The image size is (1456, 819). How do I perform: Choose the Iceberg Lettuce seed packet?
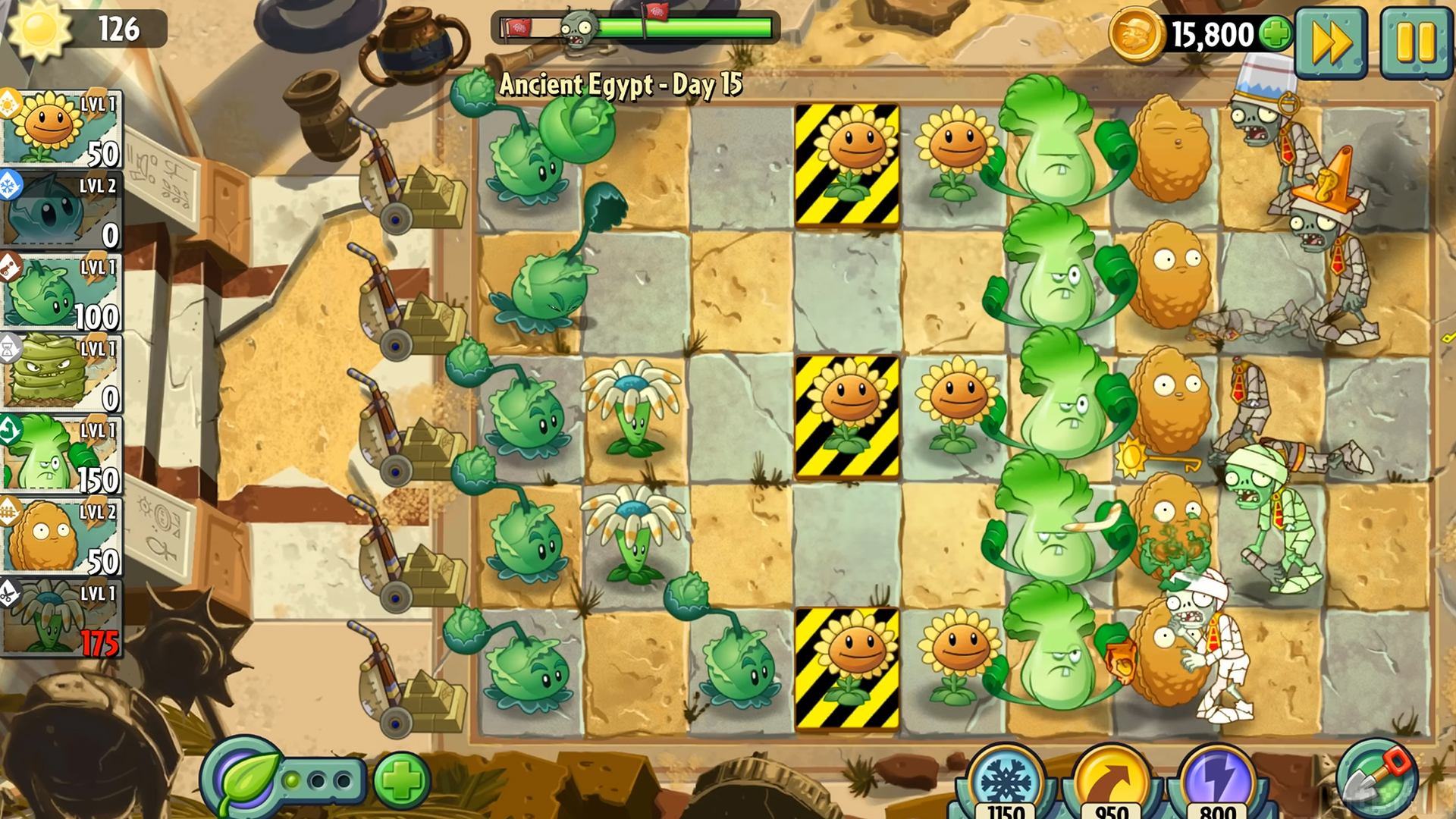[62, 211]
